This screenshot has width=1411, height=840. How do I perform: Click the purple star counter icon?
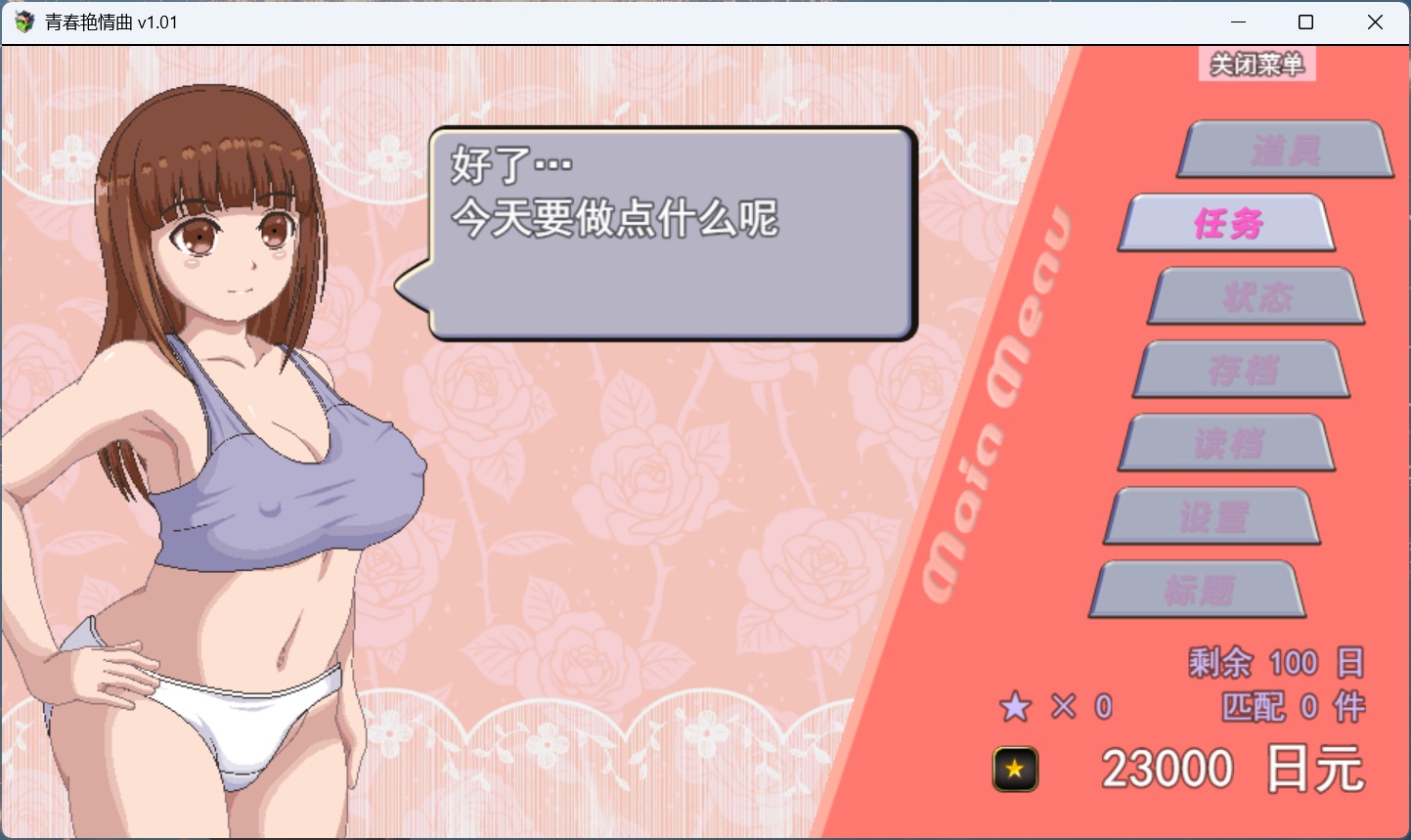coord(1015,706)
